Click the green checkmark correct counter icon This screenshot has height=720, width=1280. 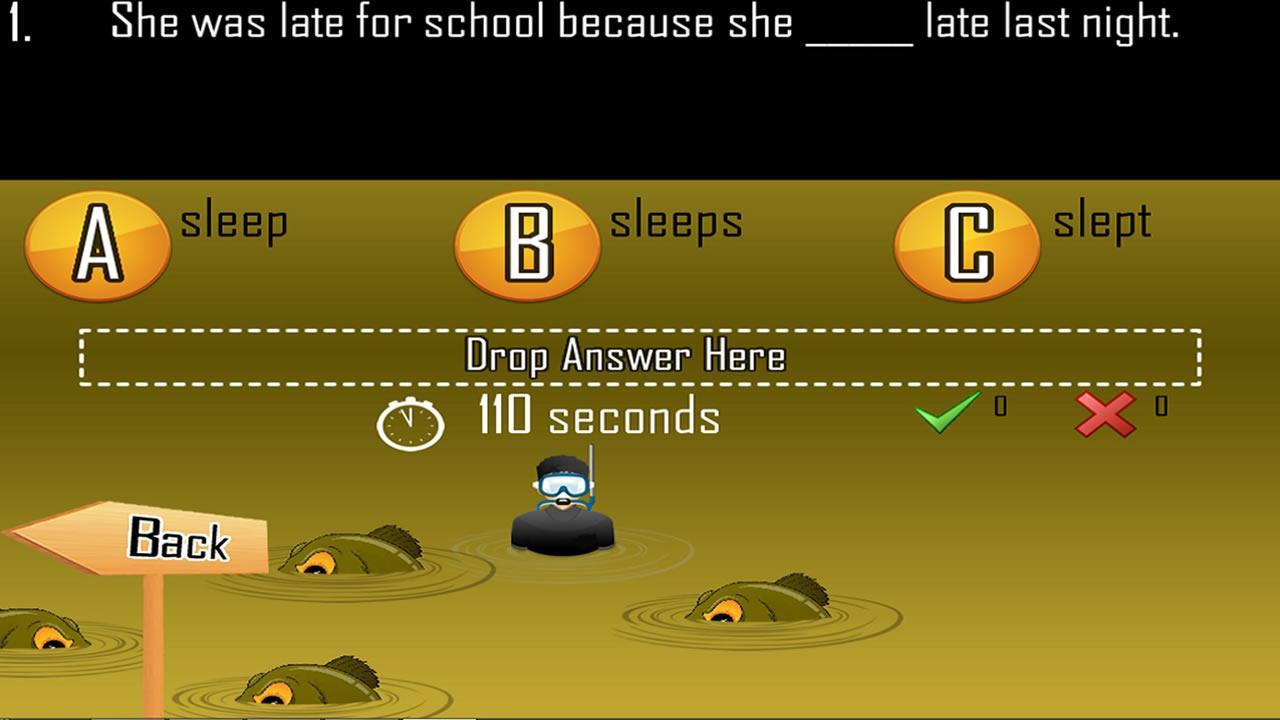946,413
